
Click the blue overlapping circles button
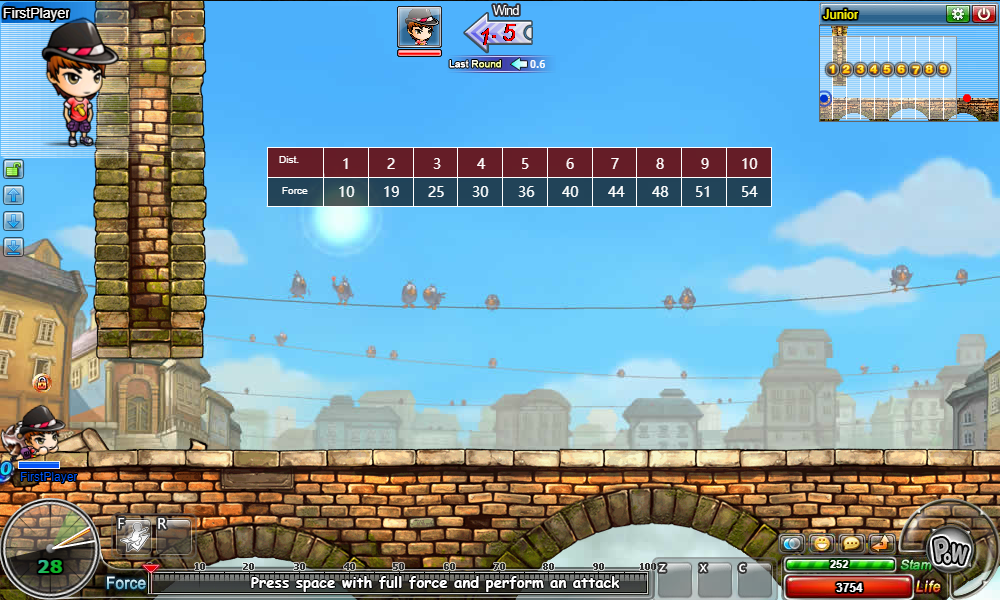tap(793, 544)
